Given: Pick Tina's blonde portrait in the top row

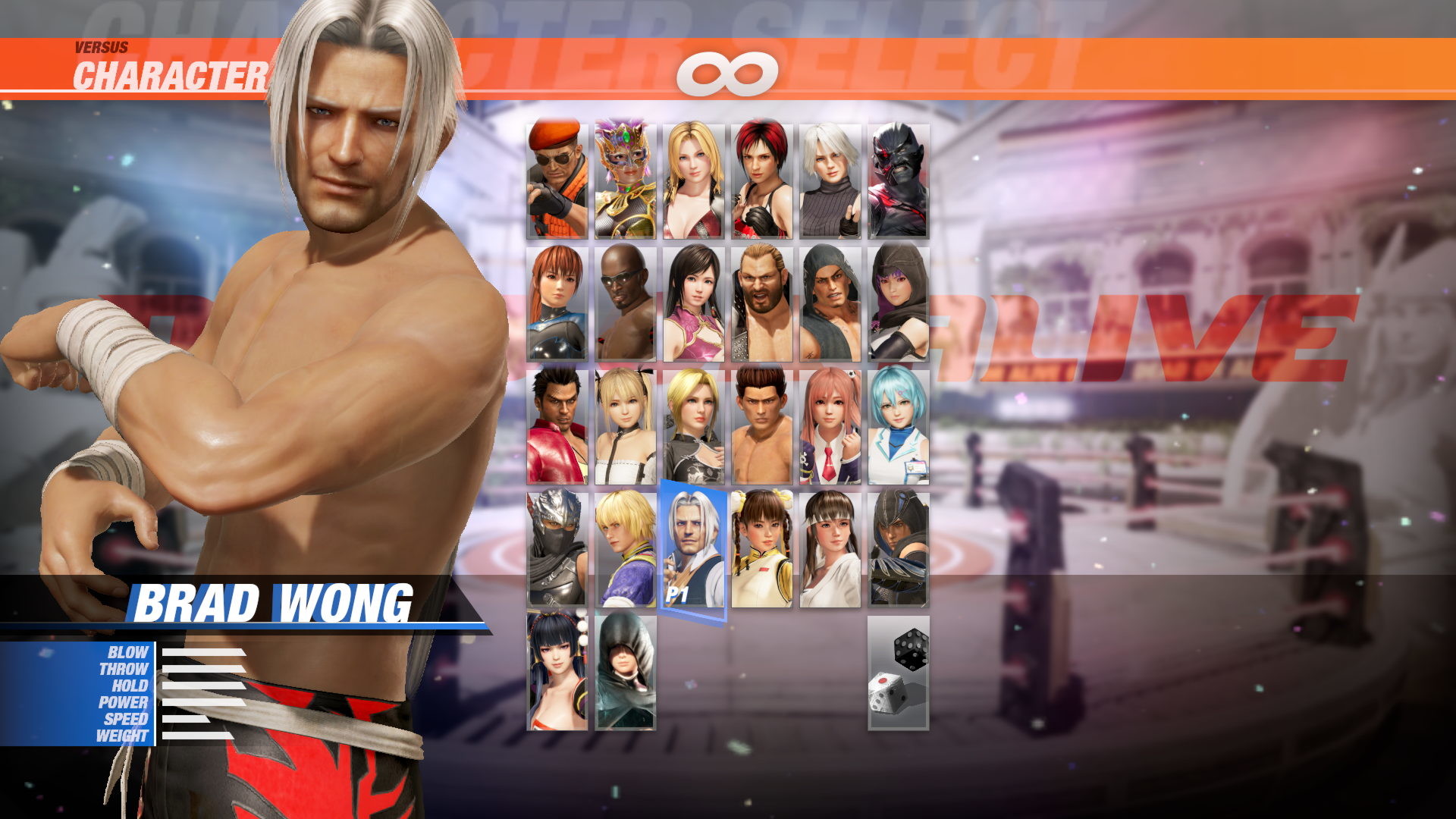Looking at the screenshot, I should tap(693, 180).
